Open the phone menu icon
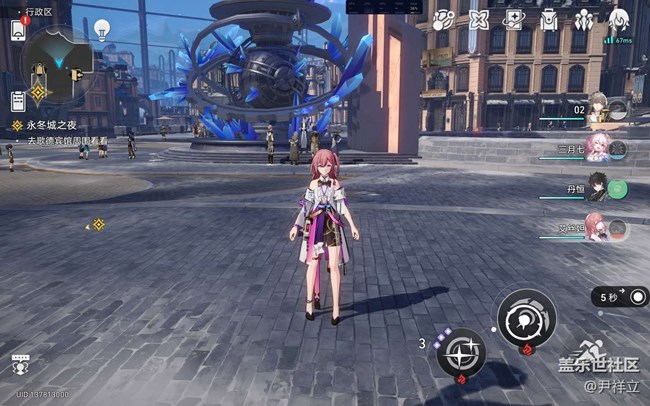Image resolution: width=650 pixels, height=406 pixels. pos(18,30)
